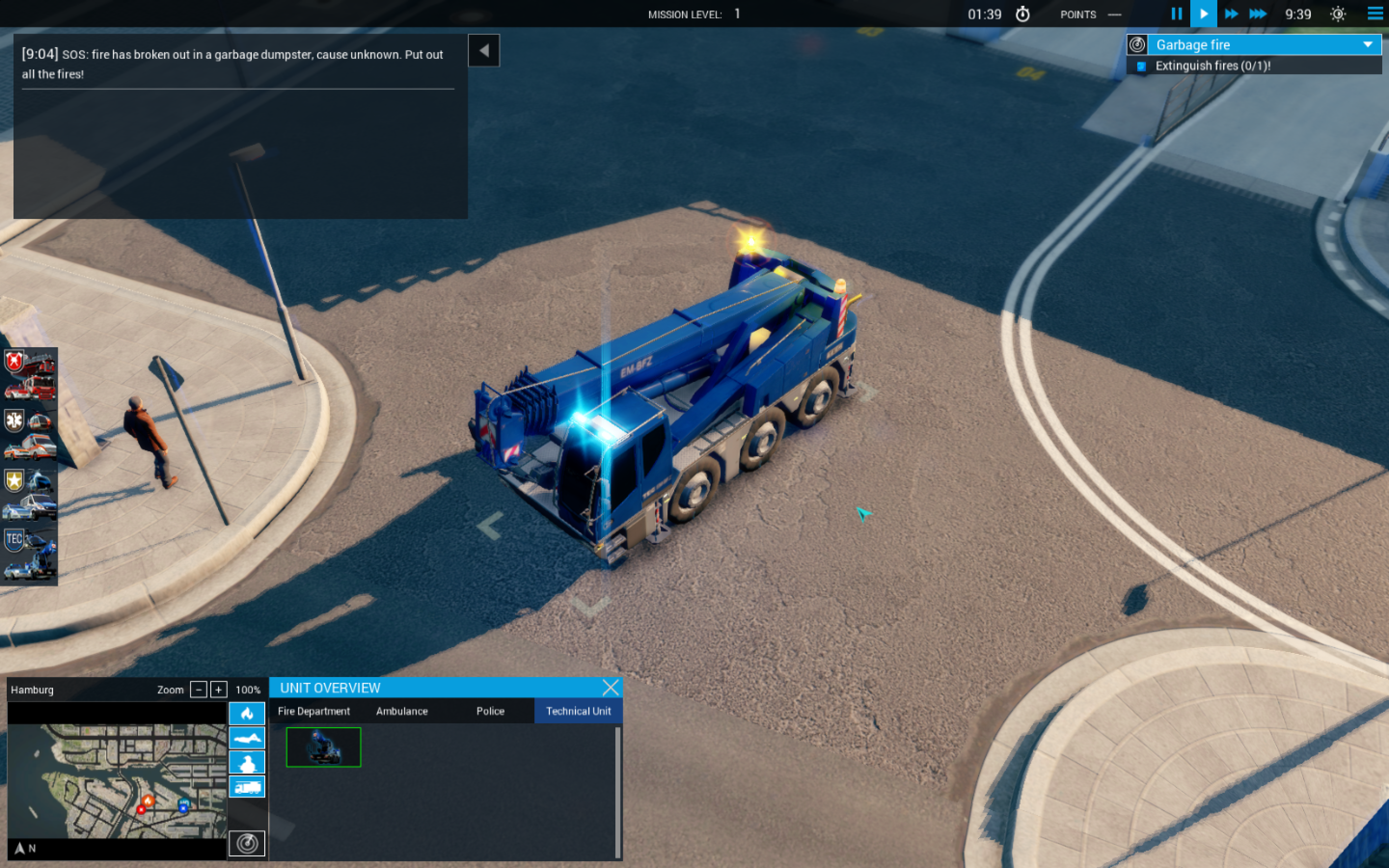Toggle the fire filter on the minimap
The width and height of the screenshot is (1389, 868).
coord(247,714)
